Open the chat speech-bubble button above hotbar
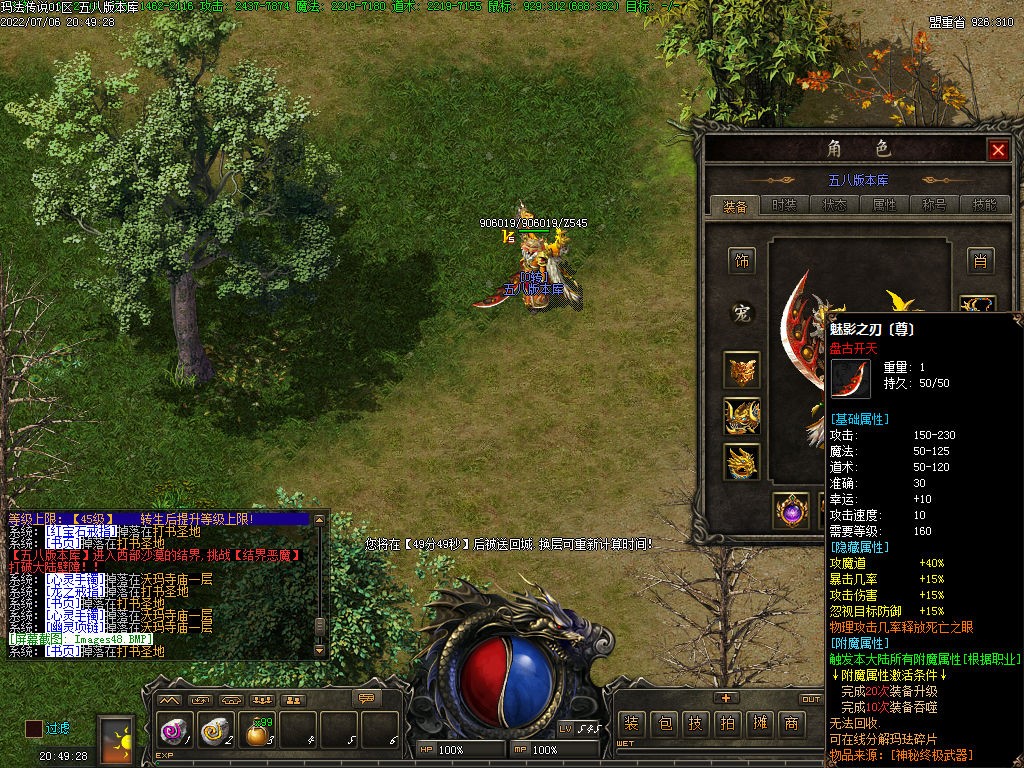Viewport: 1024px width, 768px height. click(x=367, y=698)
